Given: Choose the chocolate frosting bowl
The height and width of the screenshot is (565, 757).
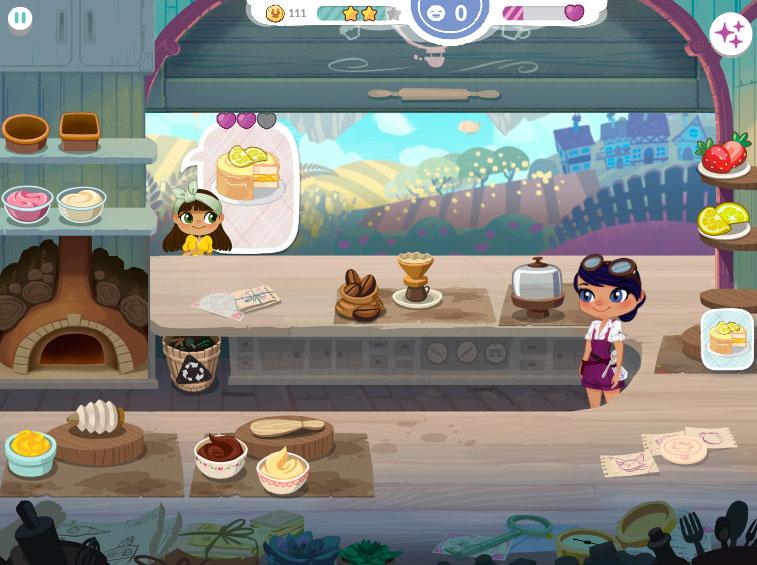Looking at the screenshot, I should pyautogui.click(x=220, y=456).
